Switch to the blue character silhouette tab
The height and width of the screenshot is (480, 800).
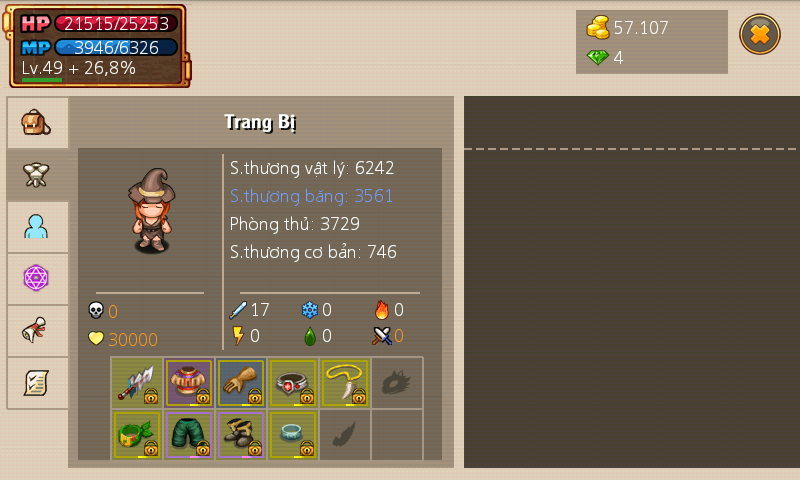tap(37, 227)
